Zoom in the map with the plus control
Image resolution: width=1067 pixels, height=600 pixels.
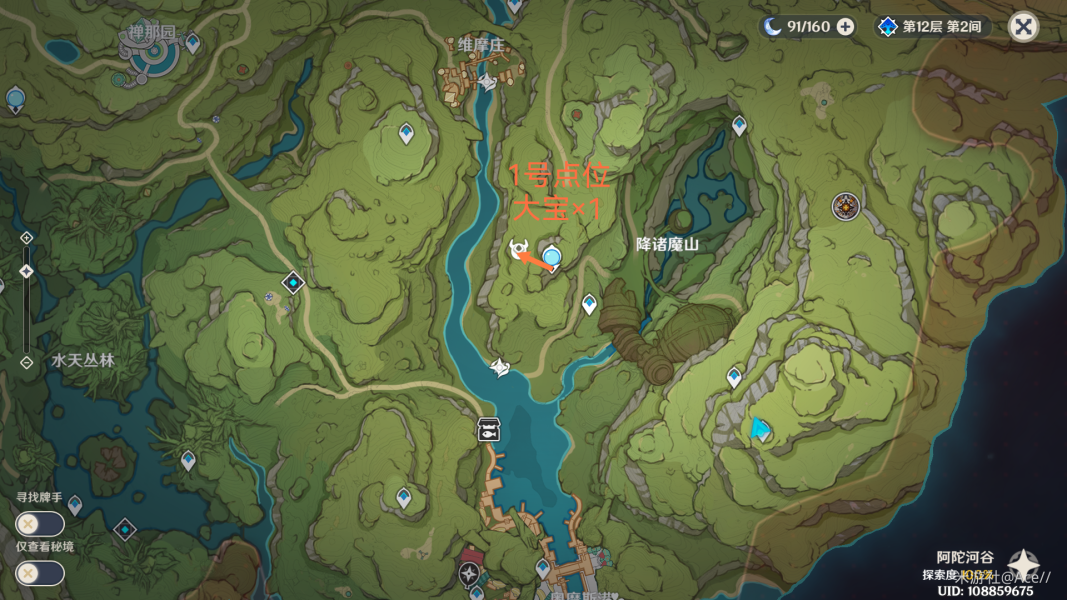tap(27, 238)
